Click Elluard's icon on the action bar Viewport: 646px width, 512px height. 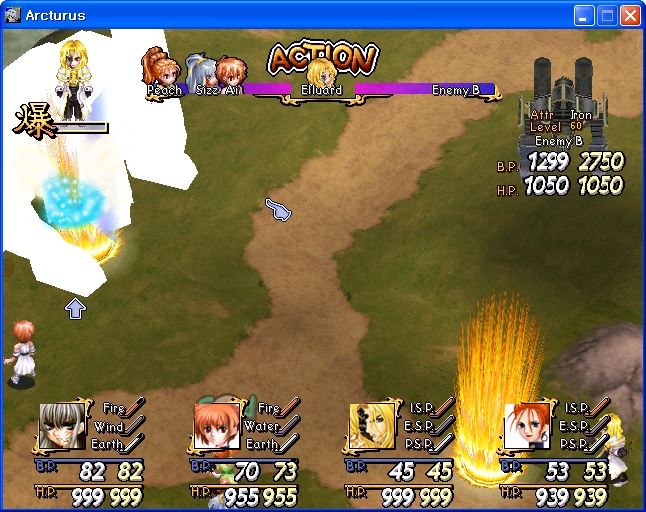pyautogui.click(x=321, y=76)
